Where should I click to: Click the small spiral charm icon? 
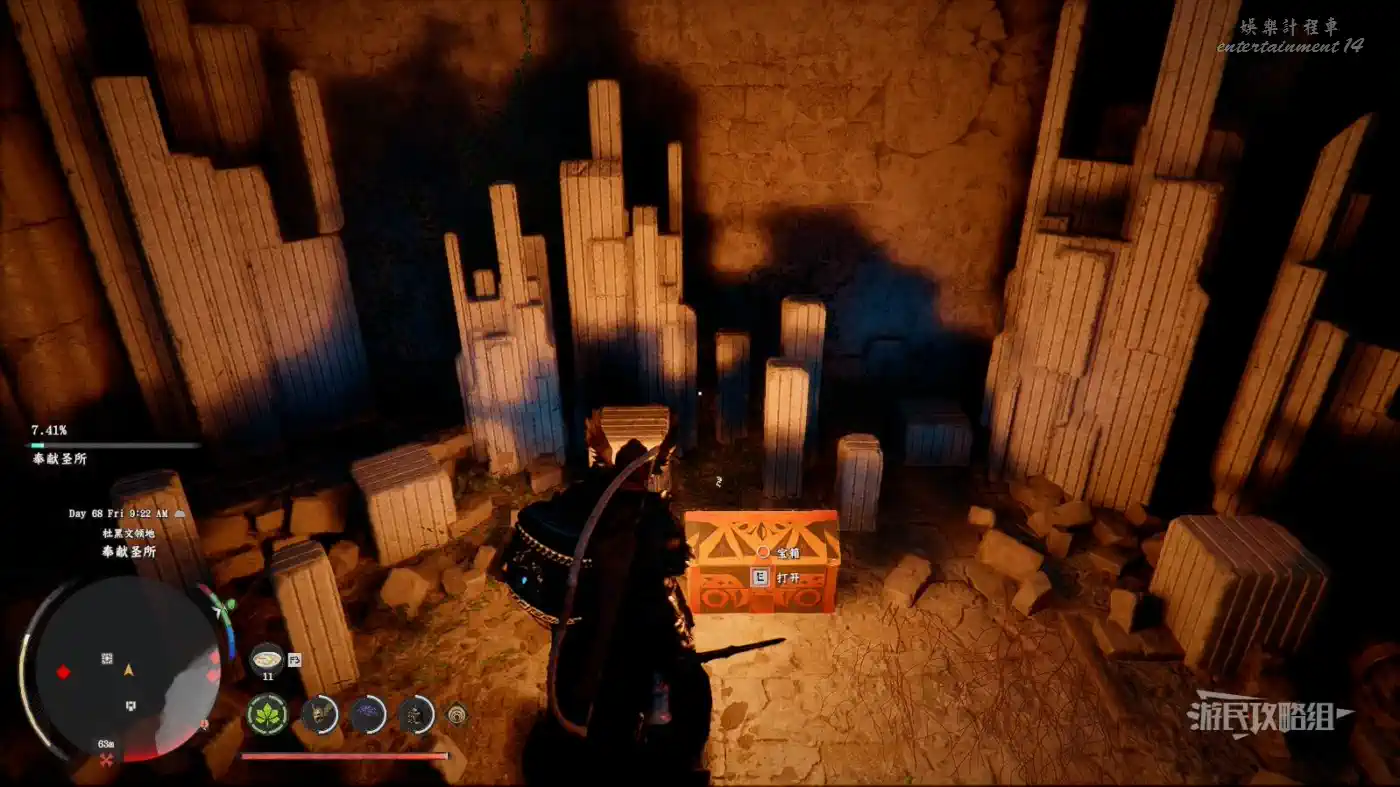coord(457,714)
